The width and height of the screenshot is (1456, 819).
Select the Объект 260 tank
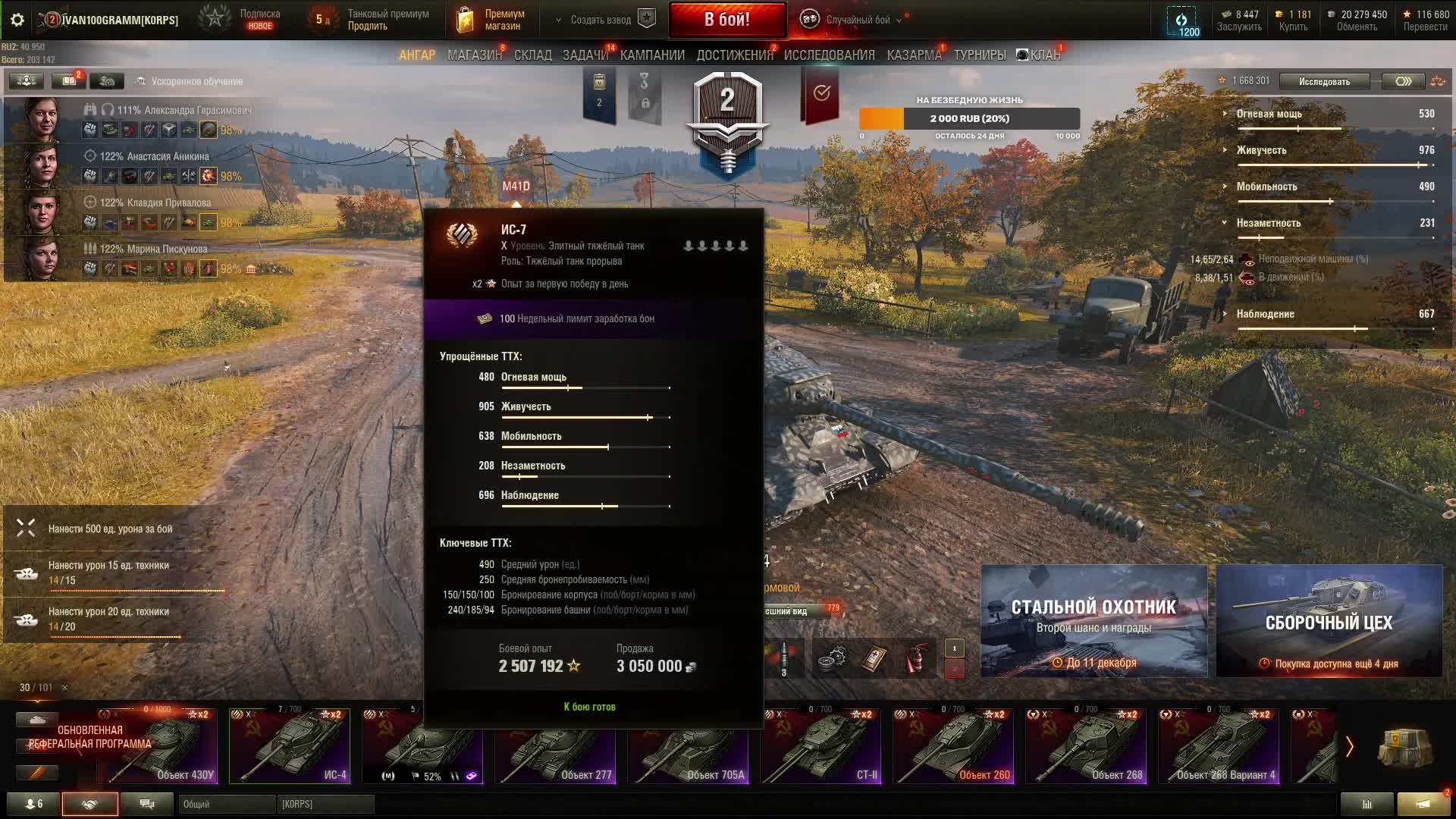[953, 746]
